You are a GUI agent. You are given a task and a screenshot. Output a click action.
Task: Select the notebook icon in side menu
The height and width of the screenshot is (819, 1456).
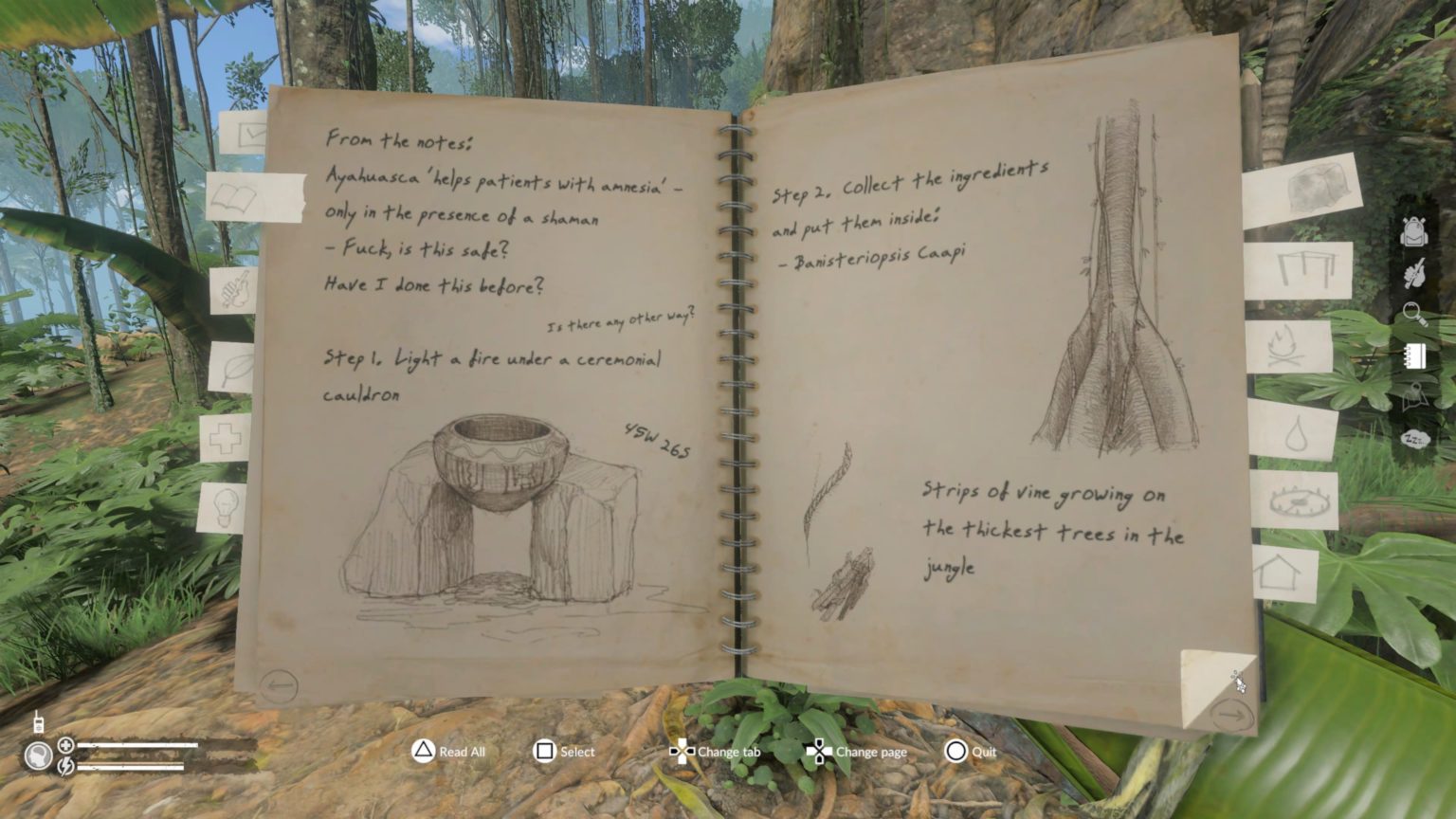click(x=1413, y=355)
